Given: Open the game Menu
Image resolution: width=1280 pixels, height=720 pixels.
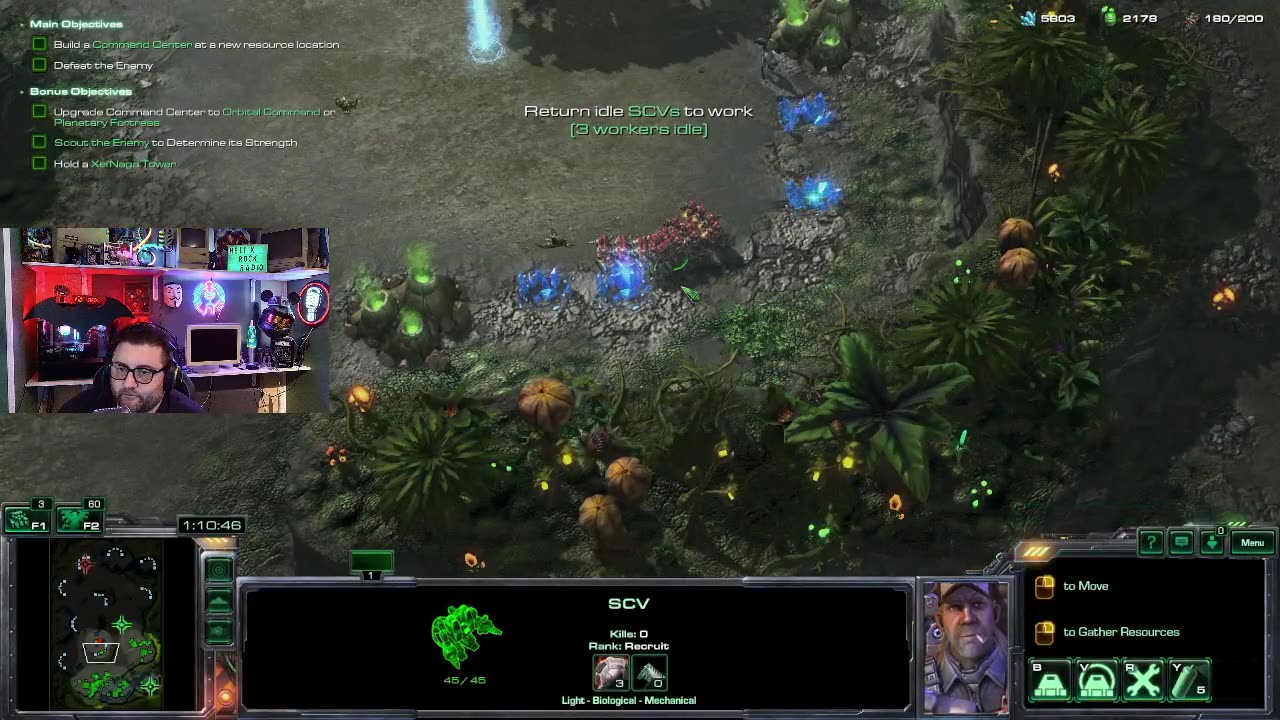Looking at the screenshot, I should pyautogui.click(x=1252, y=542).
